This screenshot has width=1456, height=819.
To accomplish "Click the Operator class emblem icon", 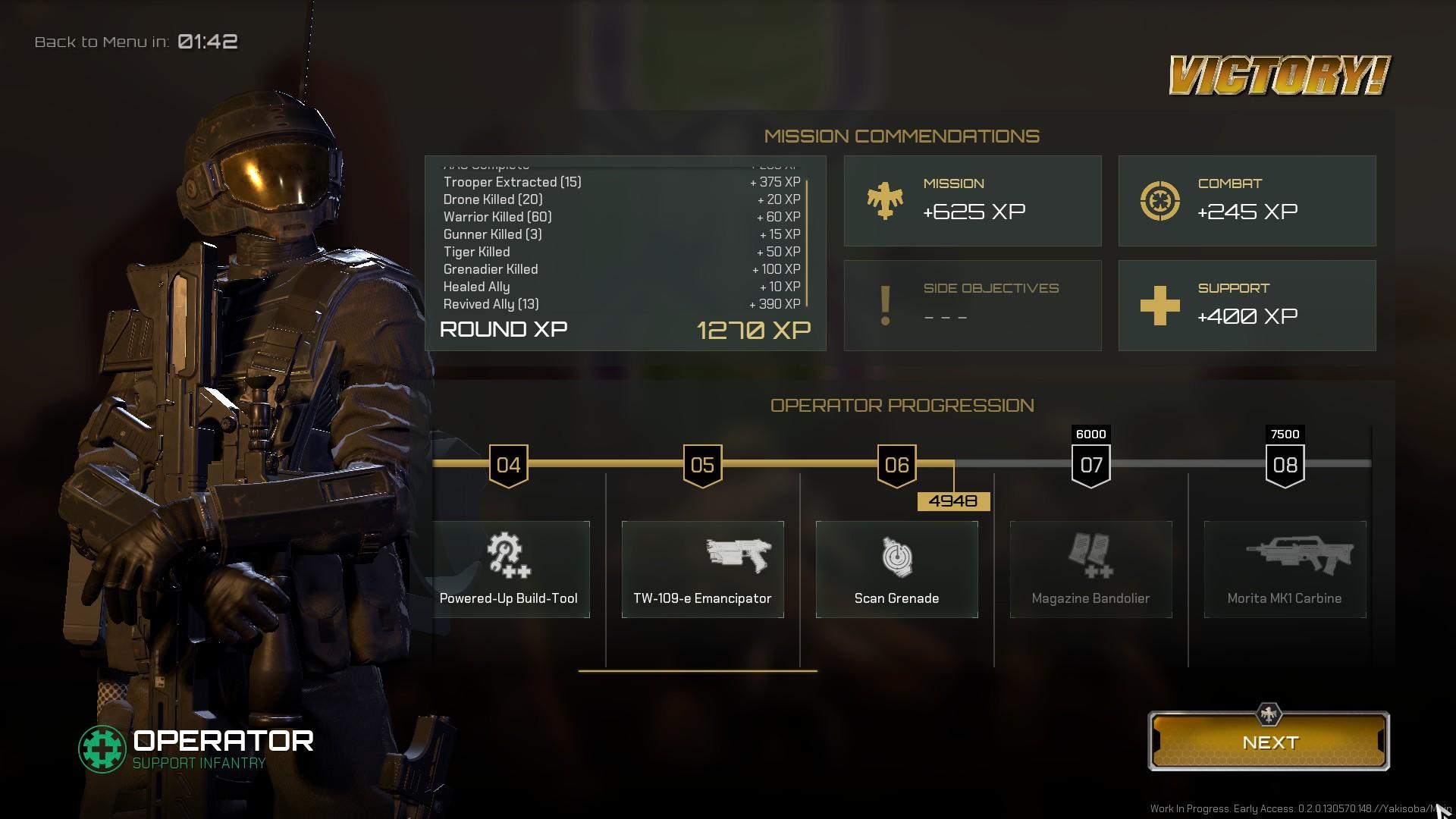I will pos(102,749).
